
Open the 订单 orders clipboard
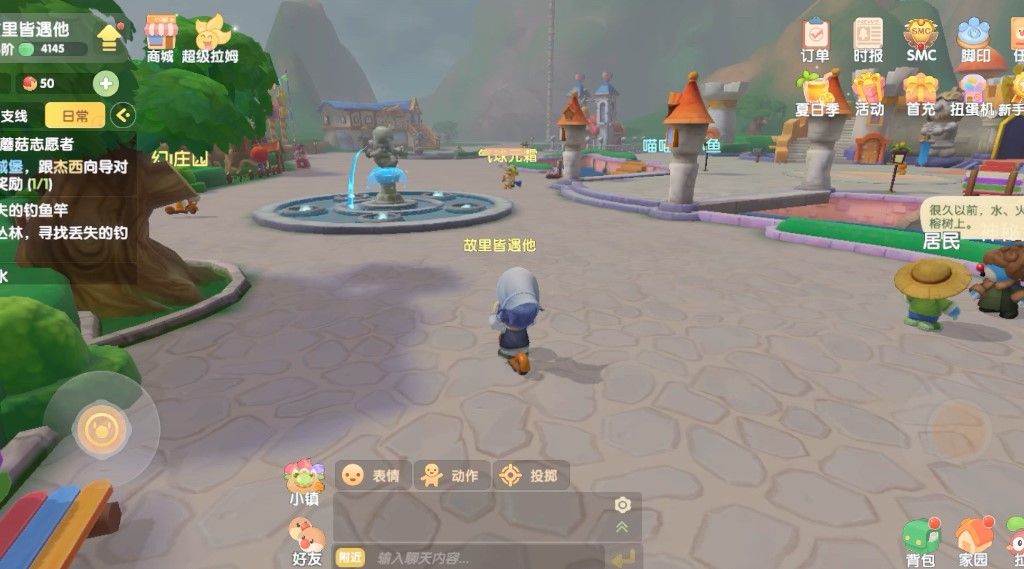pyautogui.click(x=815, y=38)
